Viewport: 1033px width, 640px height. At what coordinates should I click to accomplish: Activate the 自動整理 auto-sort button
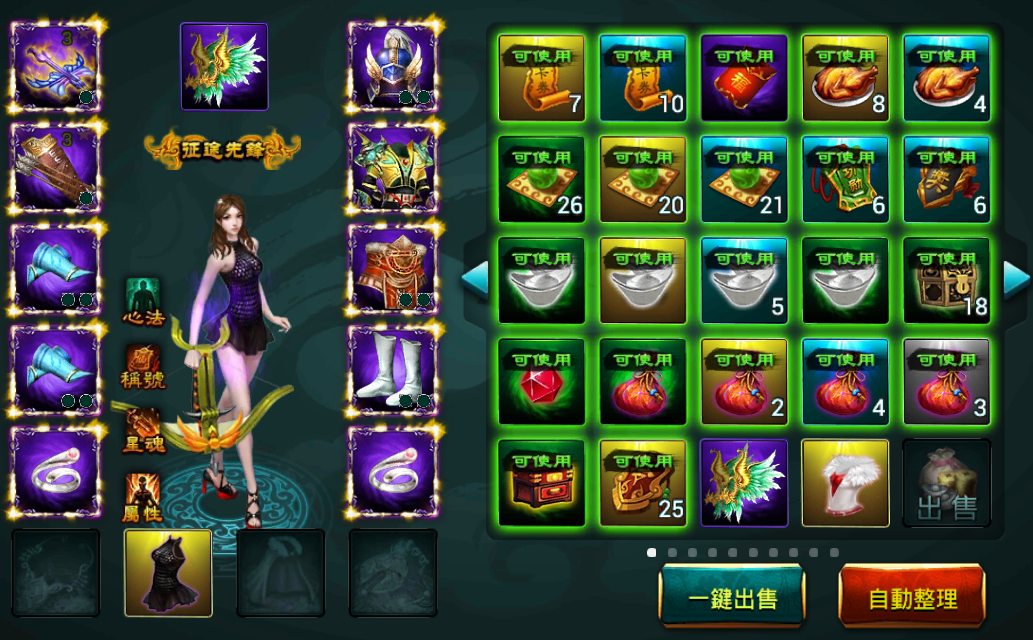click(x=912, y=598)
